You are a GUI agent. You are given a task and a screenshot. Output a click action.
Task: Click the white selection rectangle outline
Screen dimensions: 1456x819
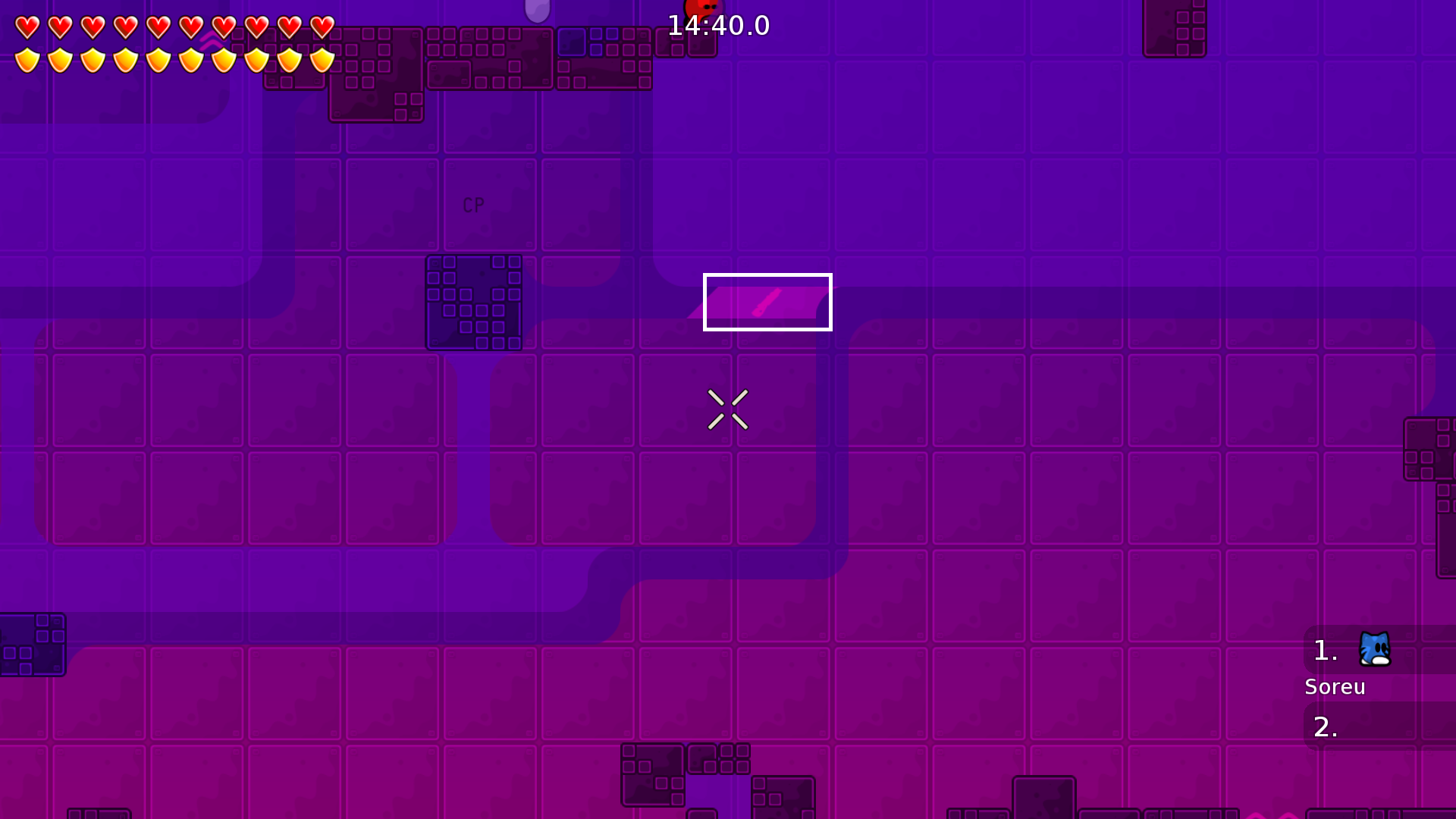pos(767,275)
